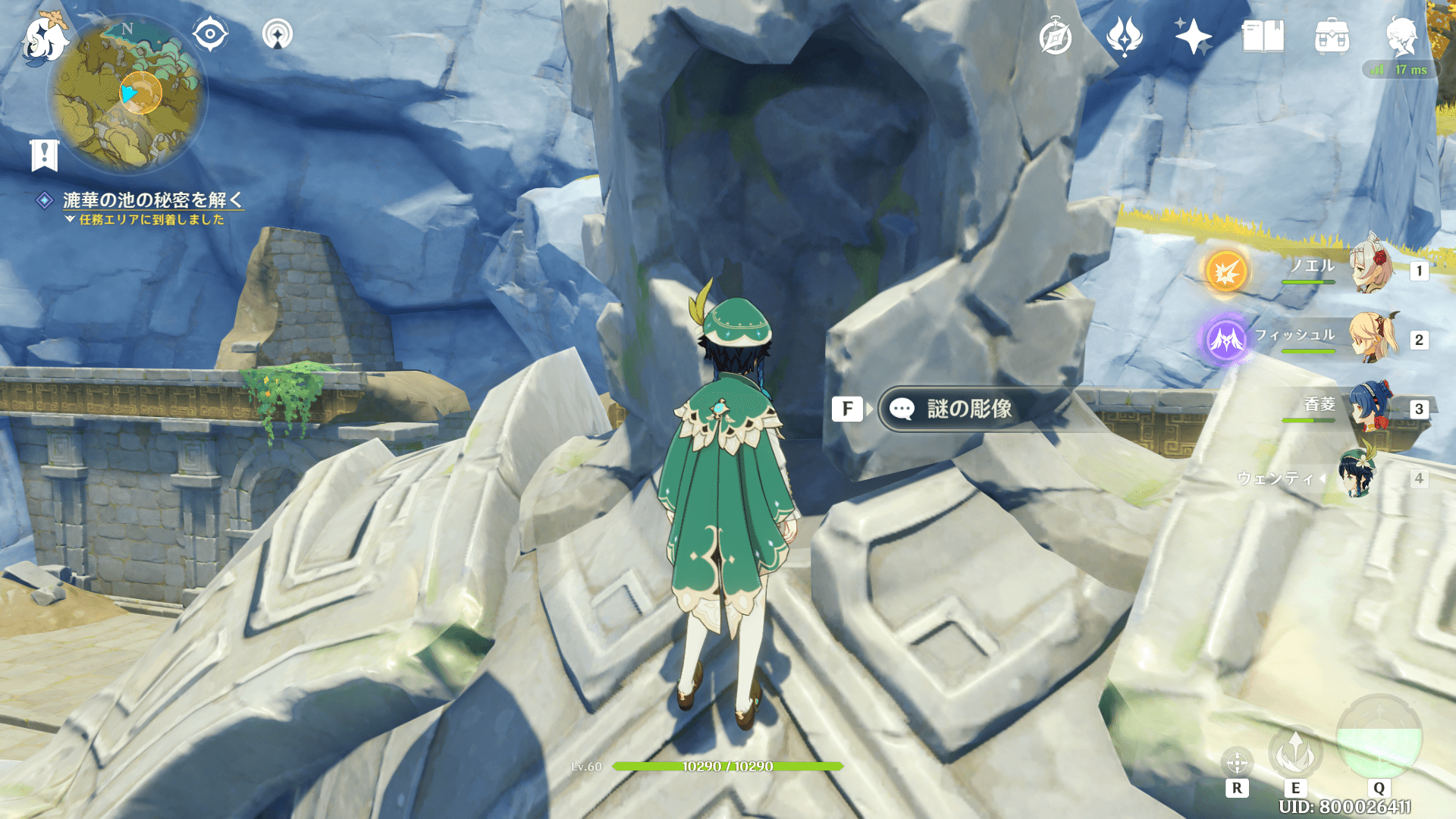This screenshot has width=1456, height=819.
Task: Open the events flame-wing icon
Action: pos(1124,36)
